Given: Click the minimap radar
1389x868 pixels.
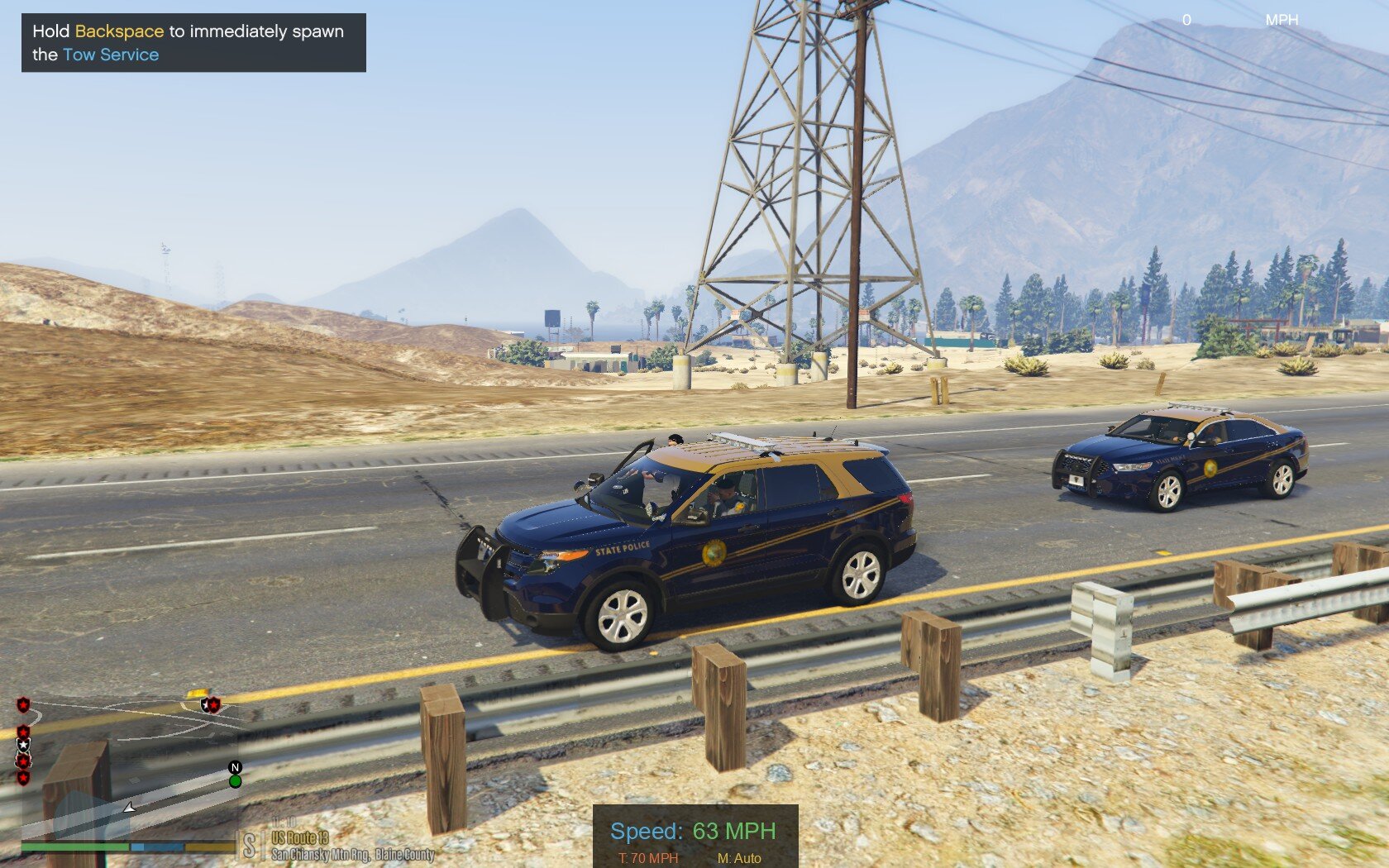Looking at the screenshot, I should tap(128, 765).
